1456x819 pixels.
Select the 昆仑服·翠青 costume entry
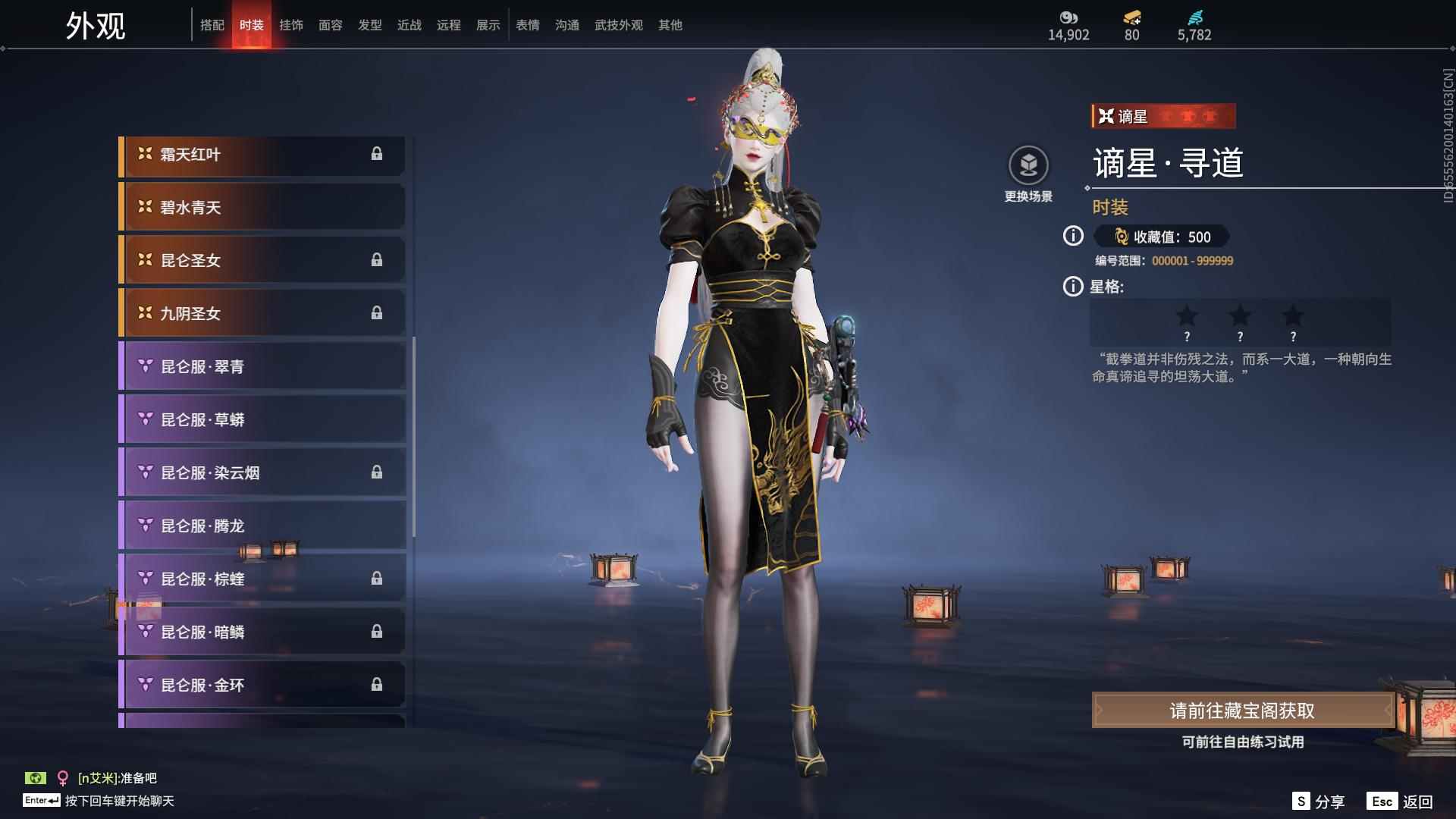[262, 366]
